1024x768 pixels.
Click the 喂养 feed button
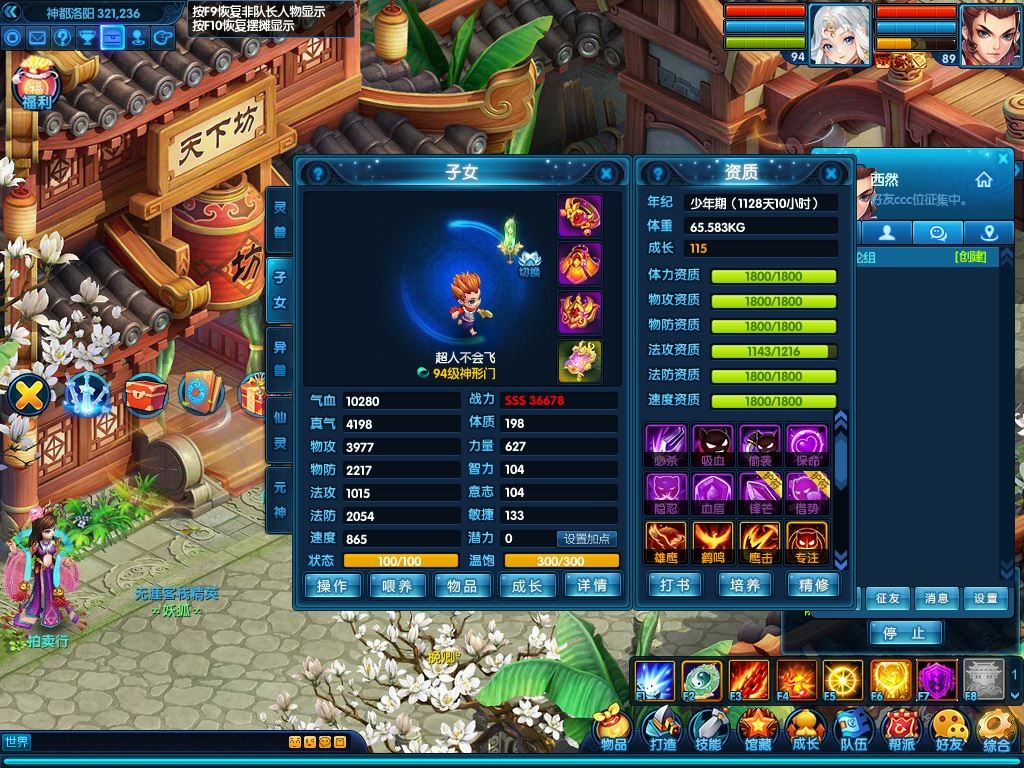[x=397, y=586]
